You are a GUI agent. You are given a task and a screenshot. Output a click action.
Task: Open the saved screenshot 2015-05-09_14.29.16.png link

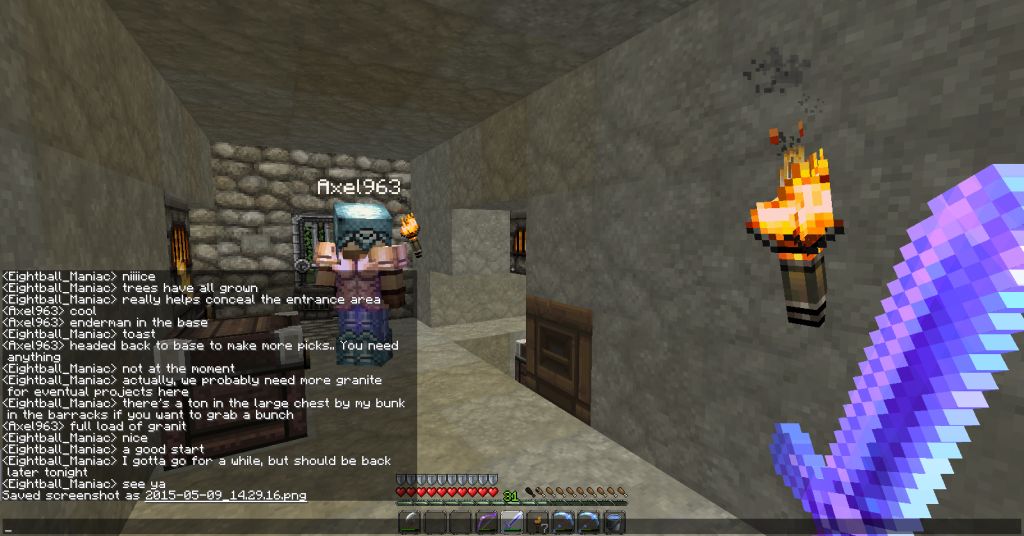[x=225, y=495]
